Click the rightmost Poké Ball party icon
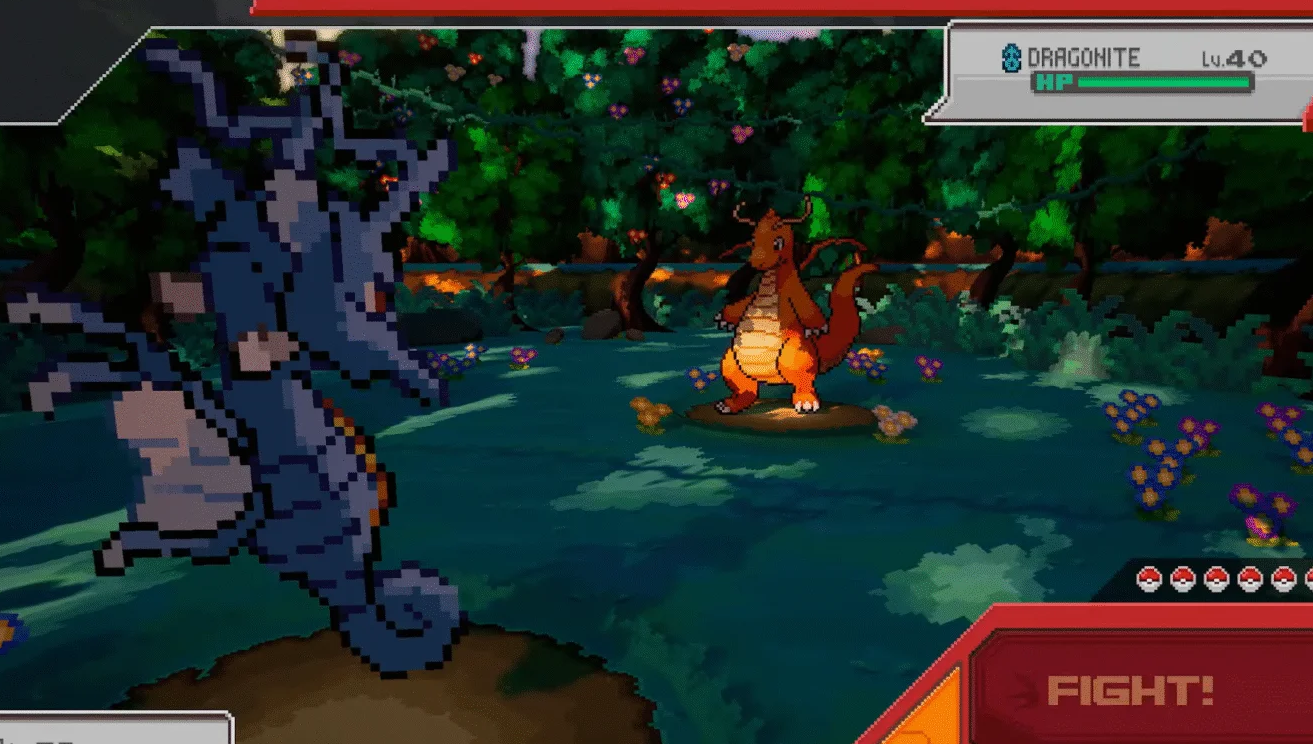Viewport: 1313px width, 744px height. [1308, 578]
